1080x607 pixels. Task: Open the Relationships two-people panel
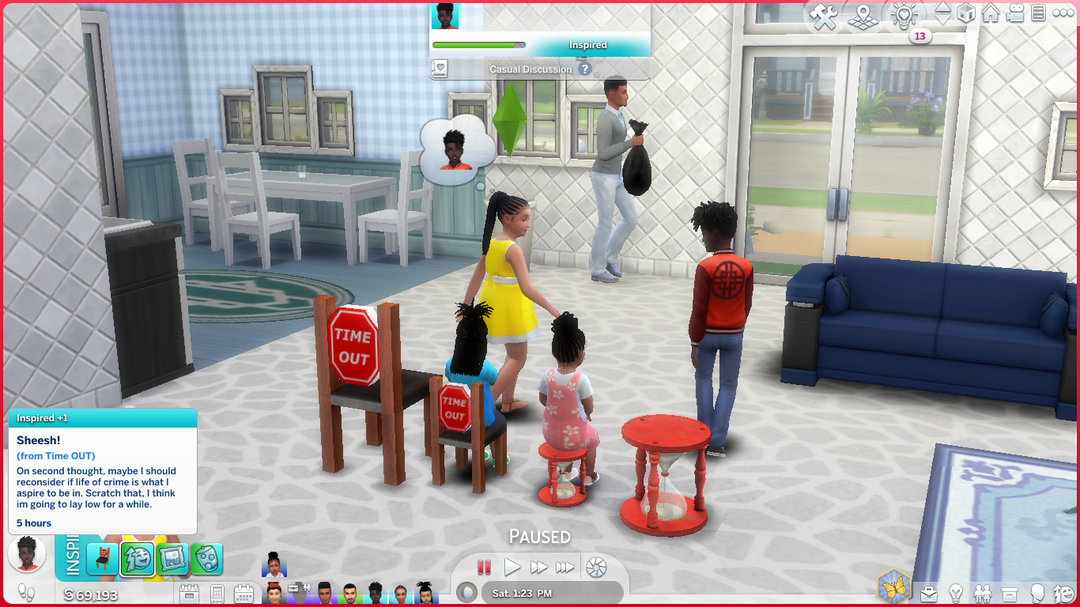[x=983, y=593]
